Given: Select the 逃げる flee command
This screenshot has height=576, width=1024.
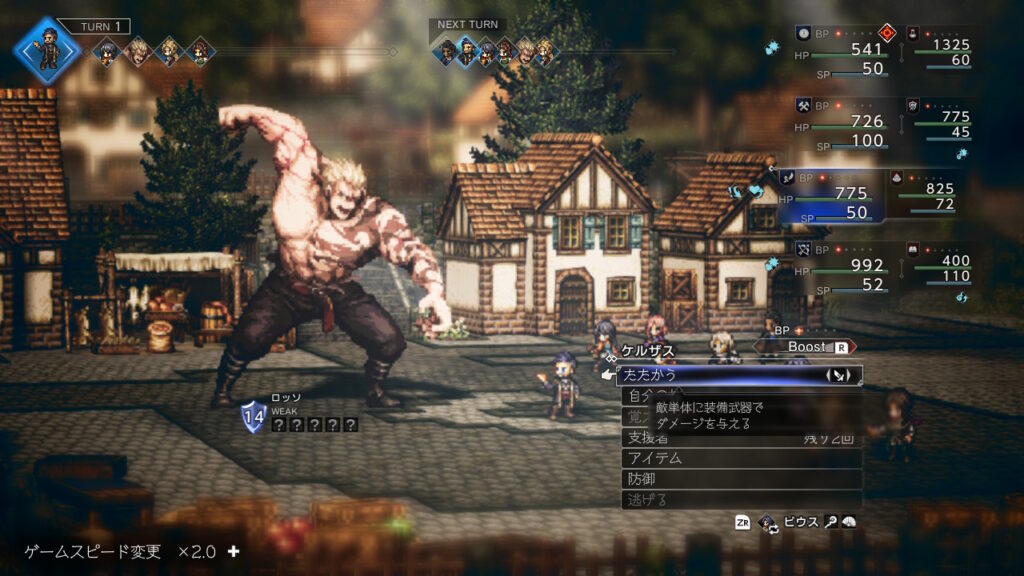Looking at the screenshot, I should point(740,500).
